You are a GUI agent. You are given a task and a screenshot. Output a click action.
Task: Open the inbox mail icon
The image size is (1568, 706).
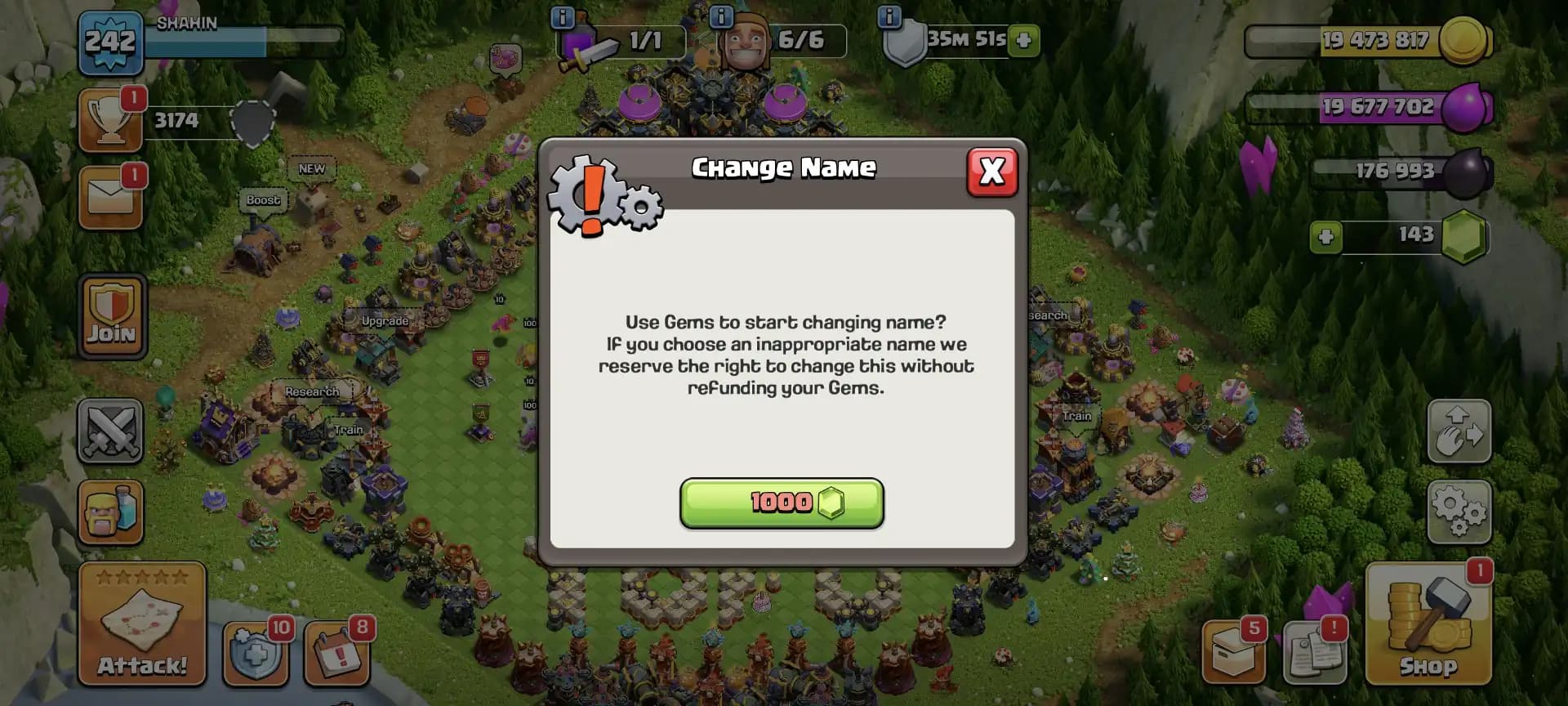pos(110,196)
